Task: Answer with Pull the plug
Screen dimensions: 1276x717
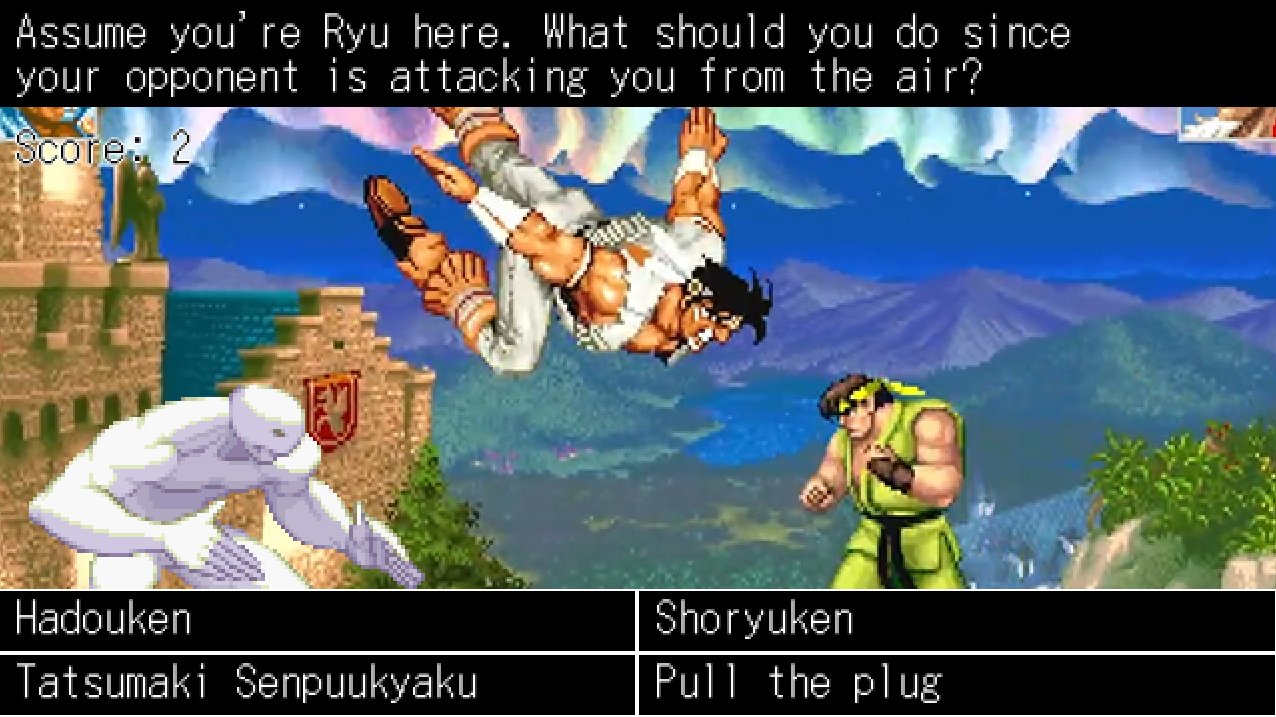Action: (x=956, y=685)
